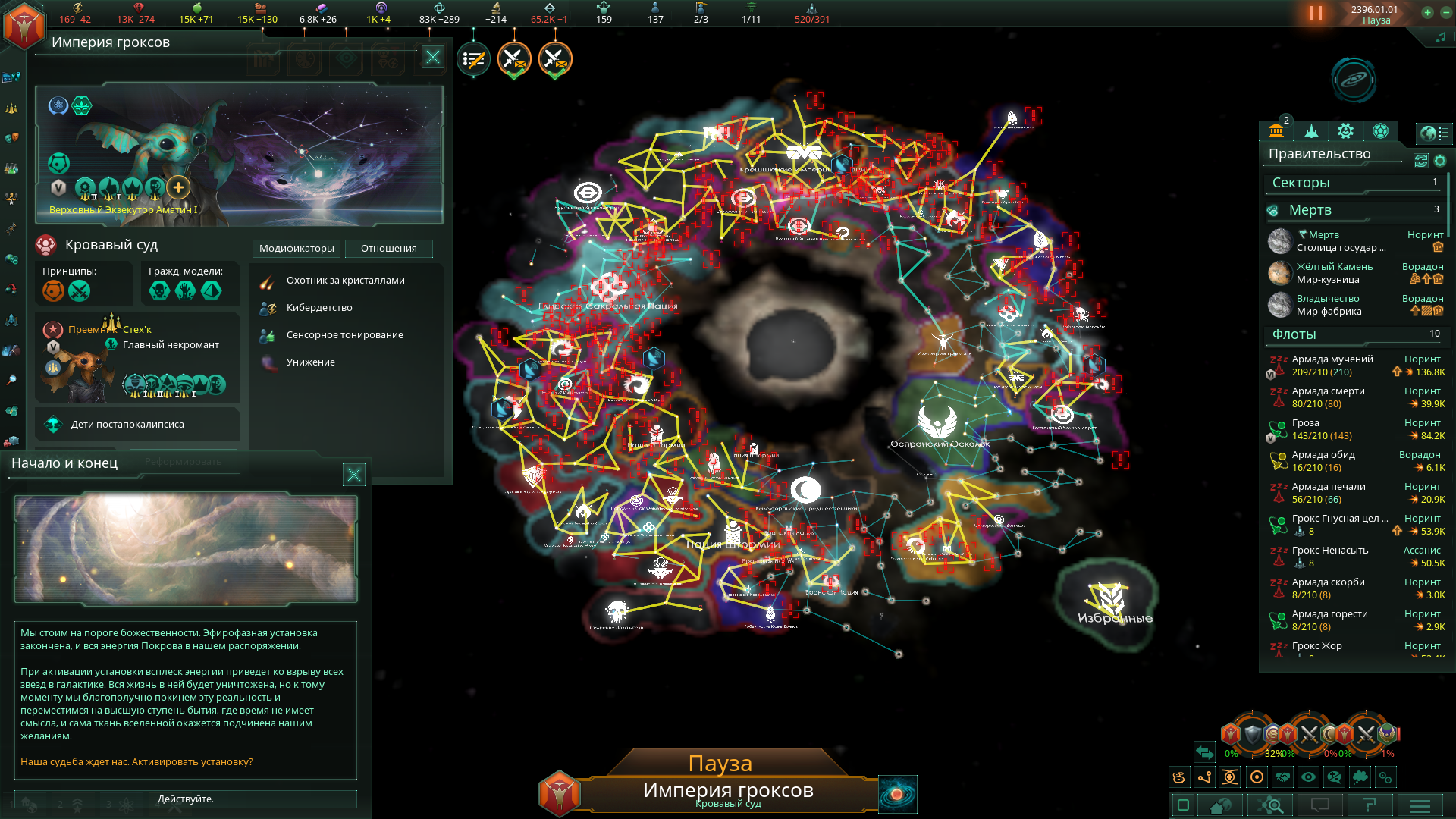The width and height of the screenshot is (1456, 819).
Task: Close the Империя гроксов government panel
Action: click(x=432, y=57)
